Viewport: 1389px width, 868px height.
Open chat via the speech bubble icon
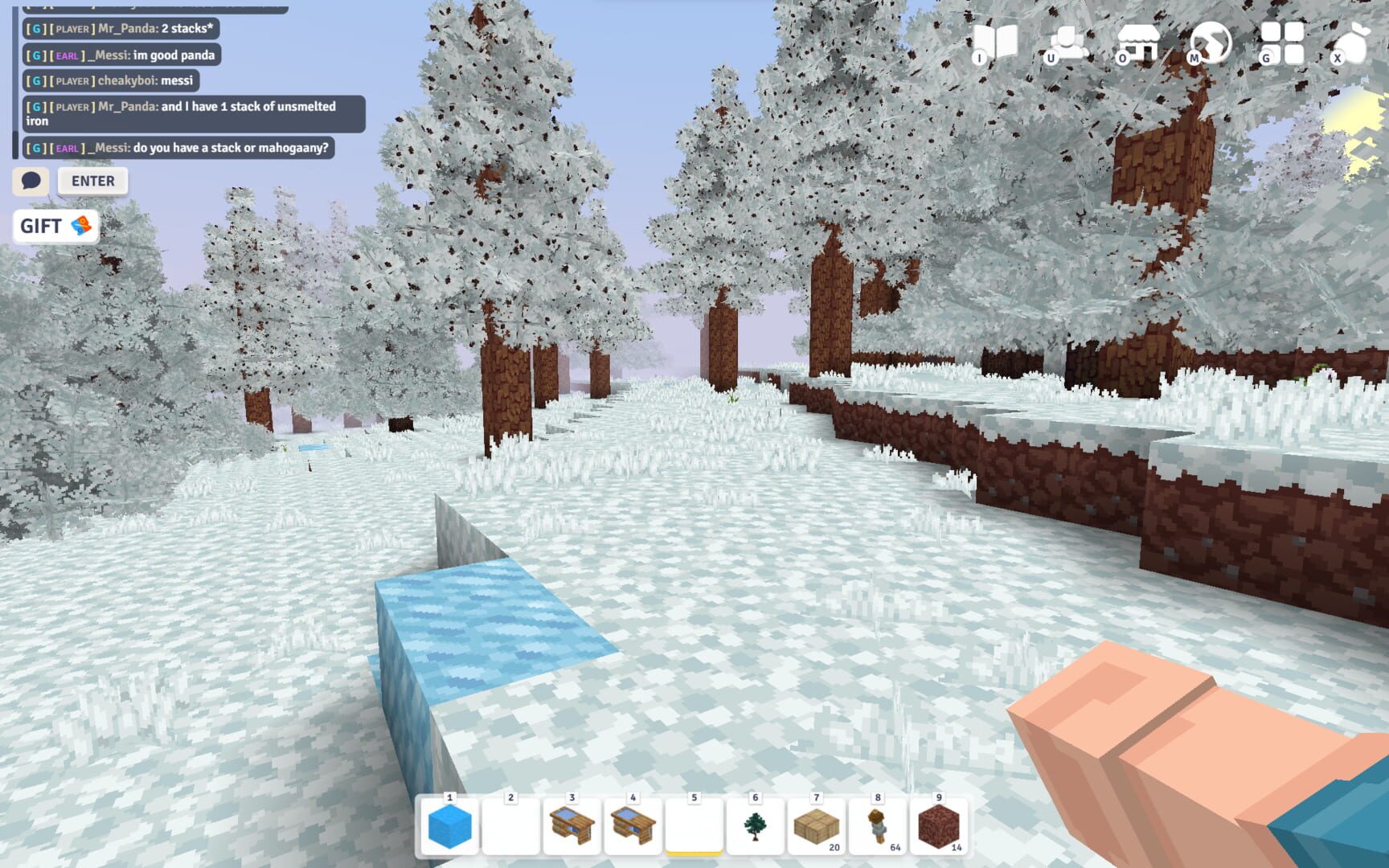(x=31, y=181)
